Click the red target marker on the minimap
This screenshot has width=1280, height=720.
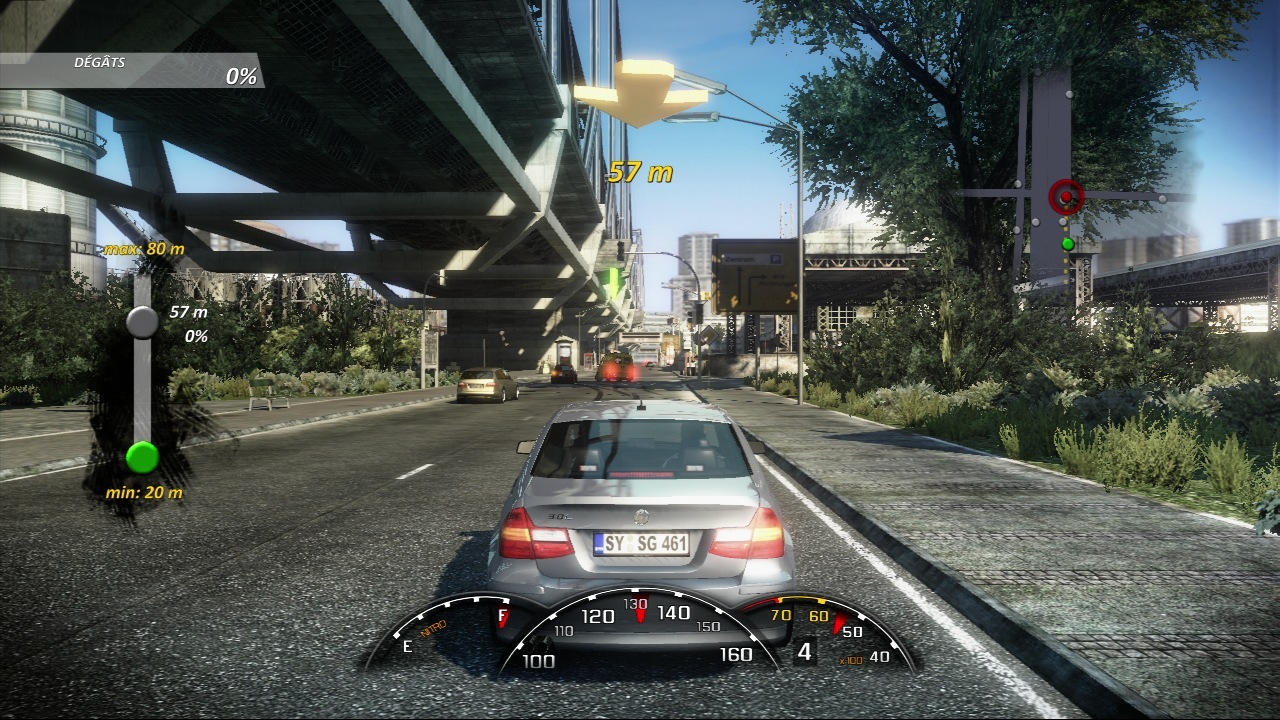1066,197
